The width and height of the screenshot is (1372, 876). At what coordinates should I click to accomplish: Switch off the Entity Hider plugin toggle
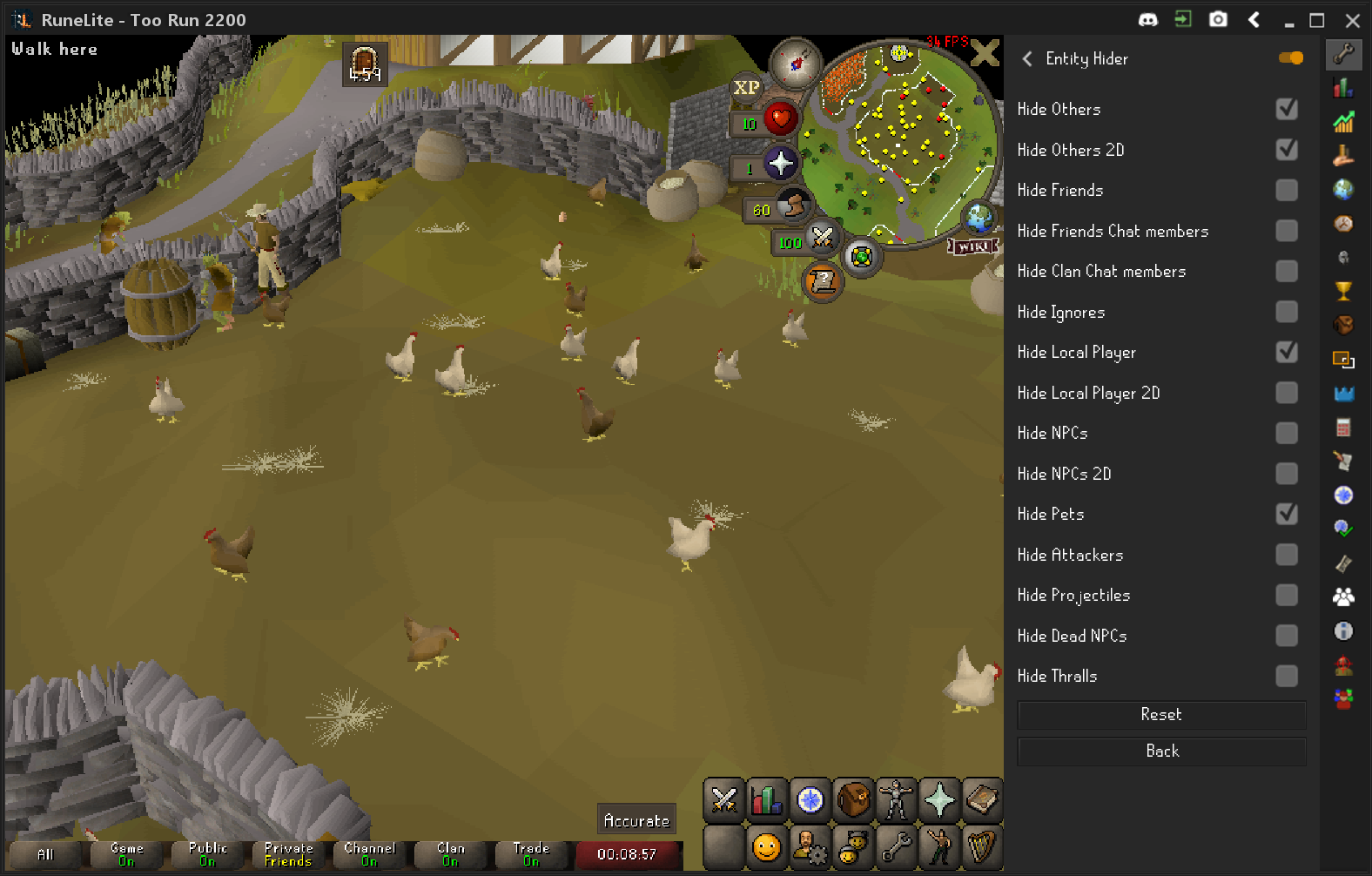click(x=1291, y=58)
